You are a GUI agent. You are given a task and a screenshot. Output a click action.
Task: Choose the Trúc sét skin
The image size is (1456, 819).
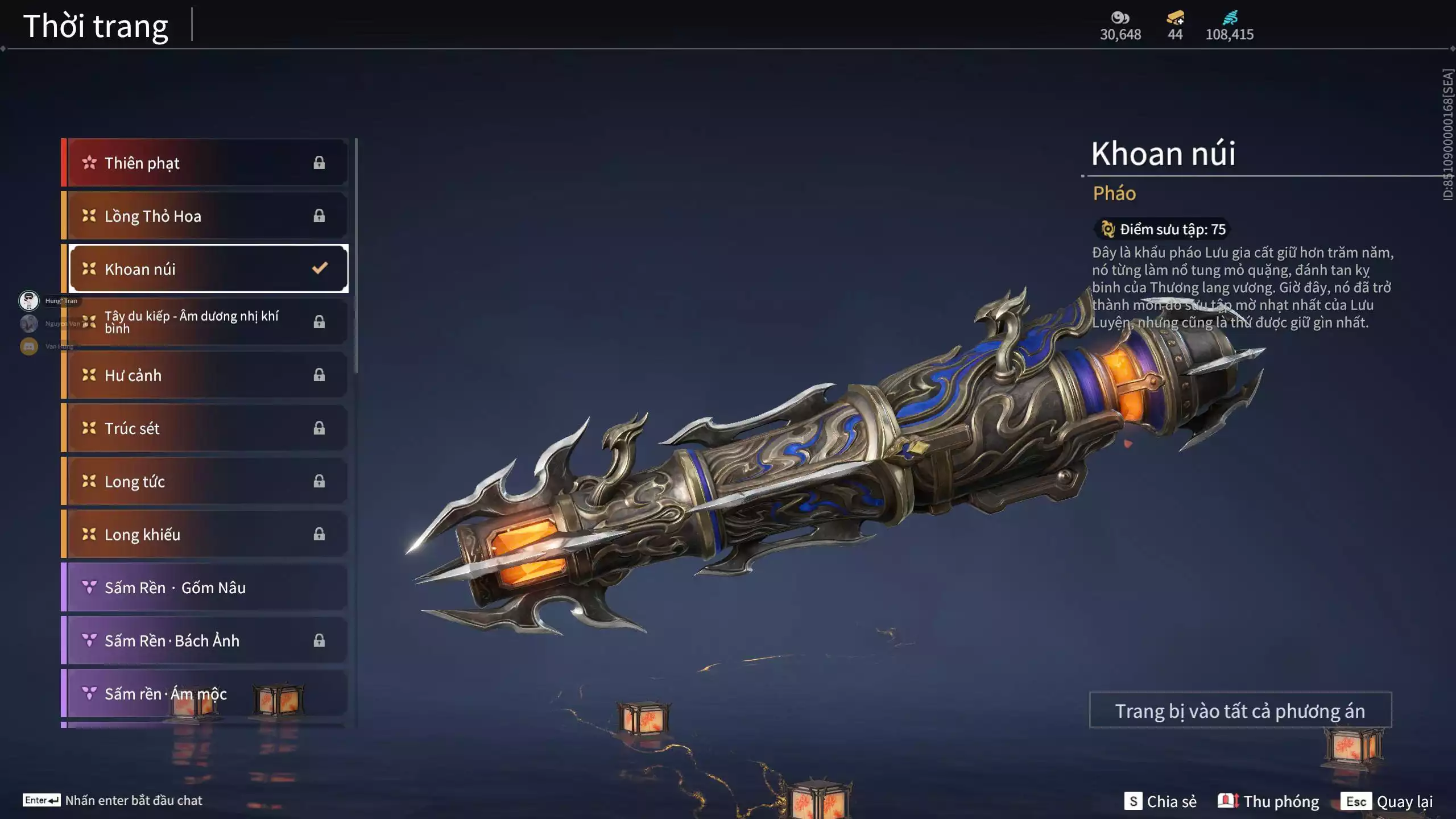pyautogui.click(x=205, y=428)
